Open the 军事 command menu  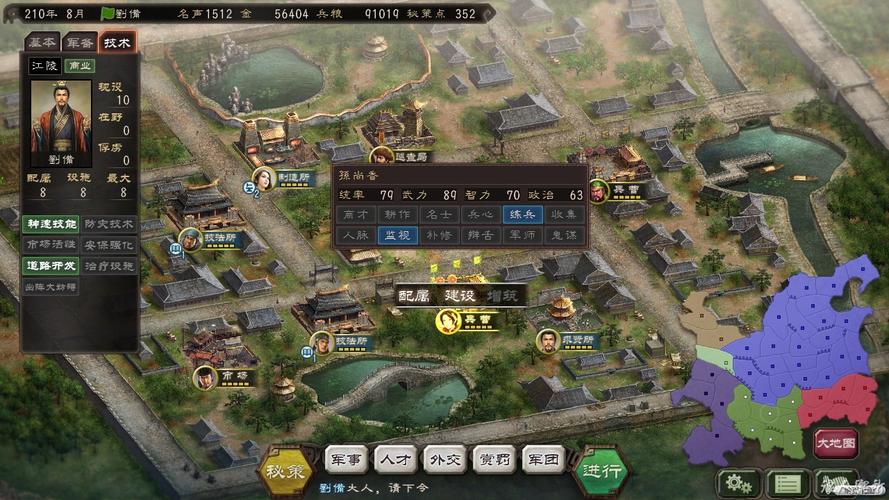347,460
